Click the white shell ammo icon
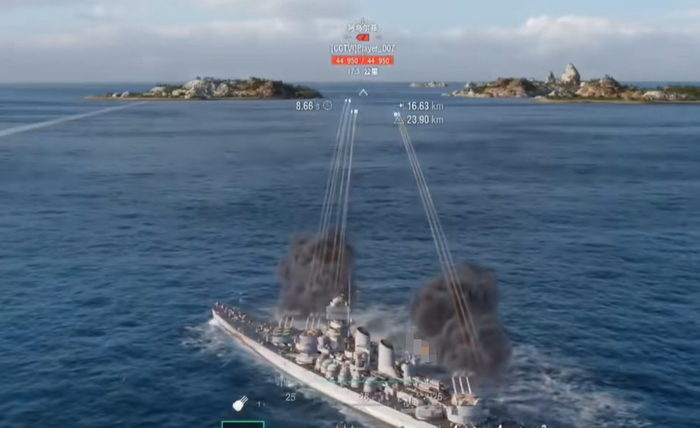Image resolution: width=700 pixels, height=428 pixels. [240, 403]
